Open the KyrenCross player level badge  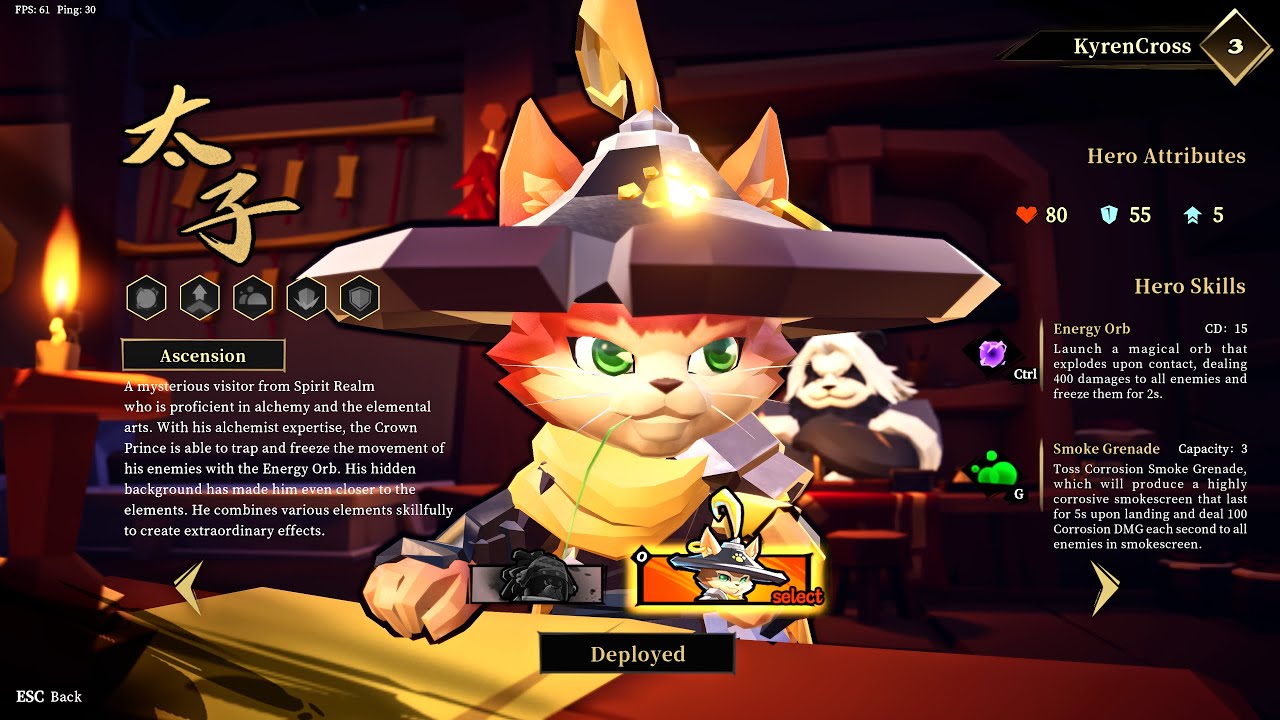(1235, 46)
